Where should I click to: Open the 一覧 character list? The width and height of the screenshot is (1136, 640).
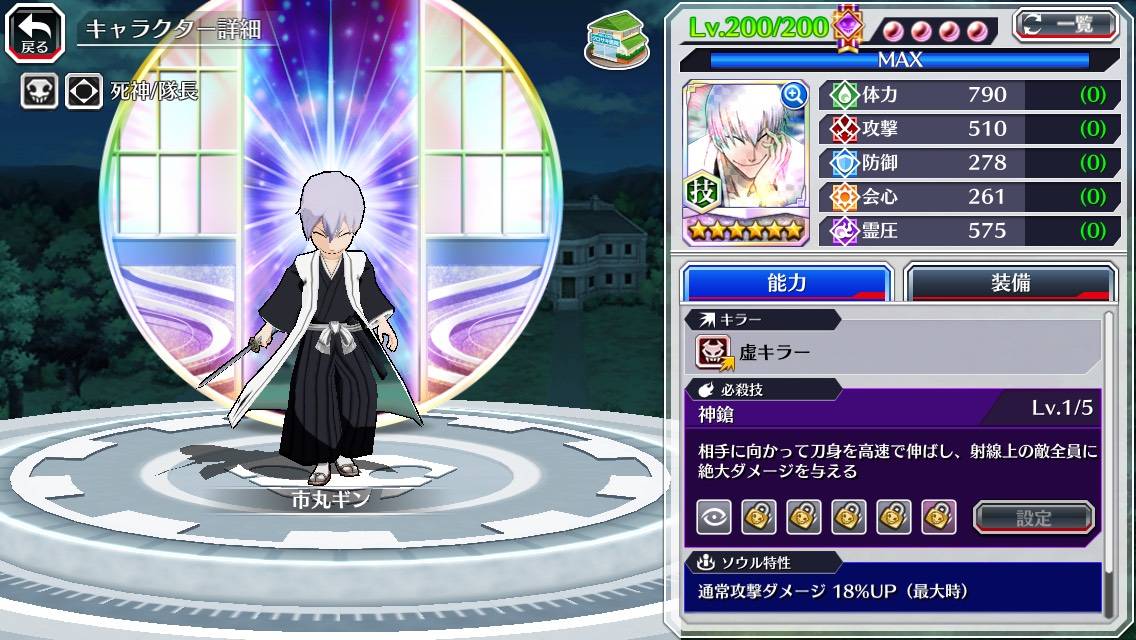coord(1066,25)
